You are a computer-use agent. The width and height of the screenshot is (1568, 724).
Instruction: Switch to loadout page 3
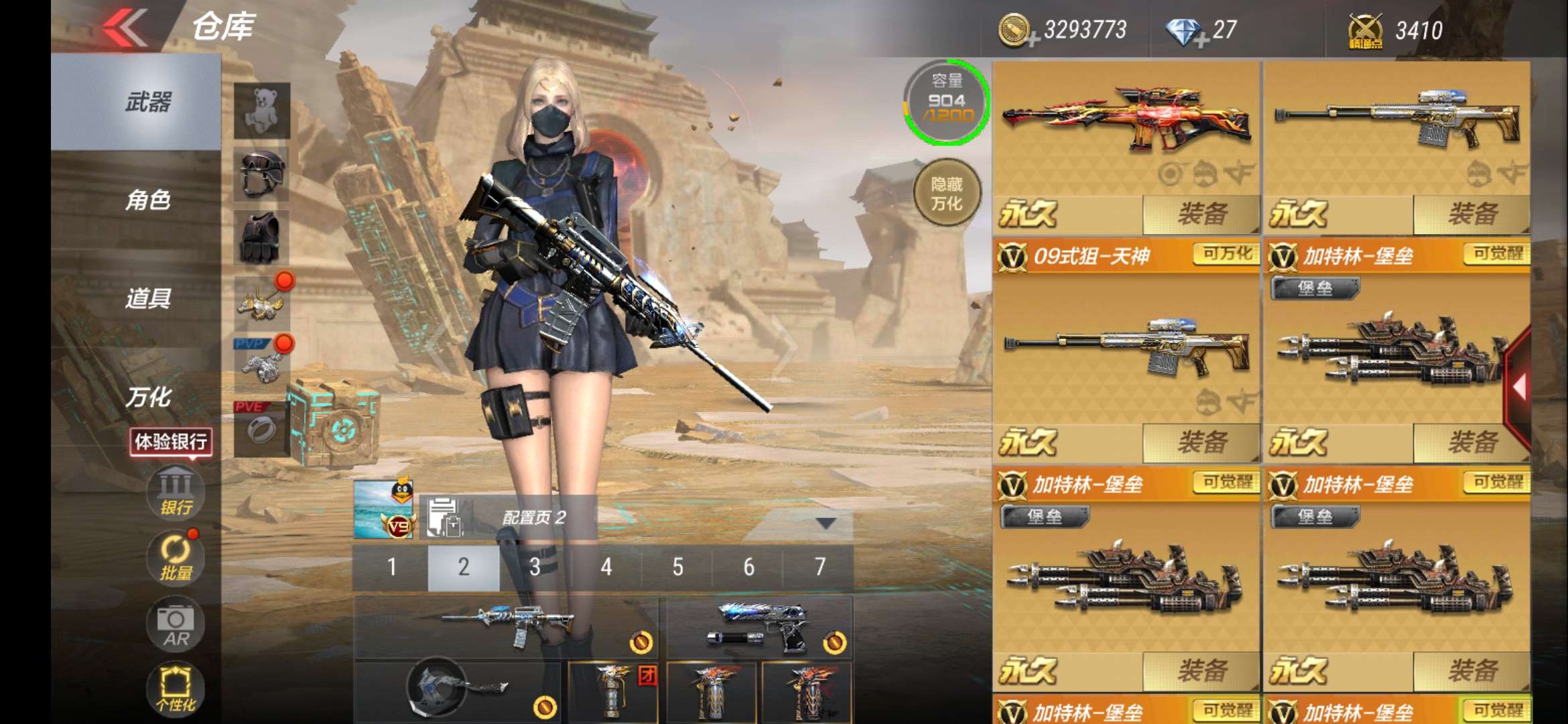(535, 567)
